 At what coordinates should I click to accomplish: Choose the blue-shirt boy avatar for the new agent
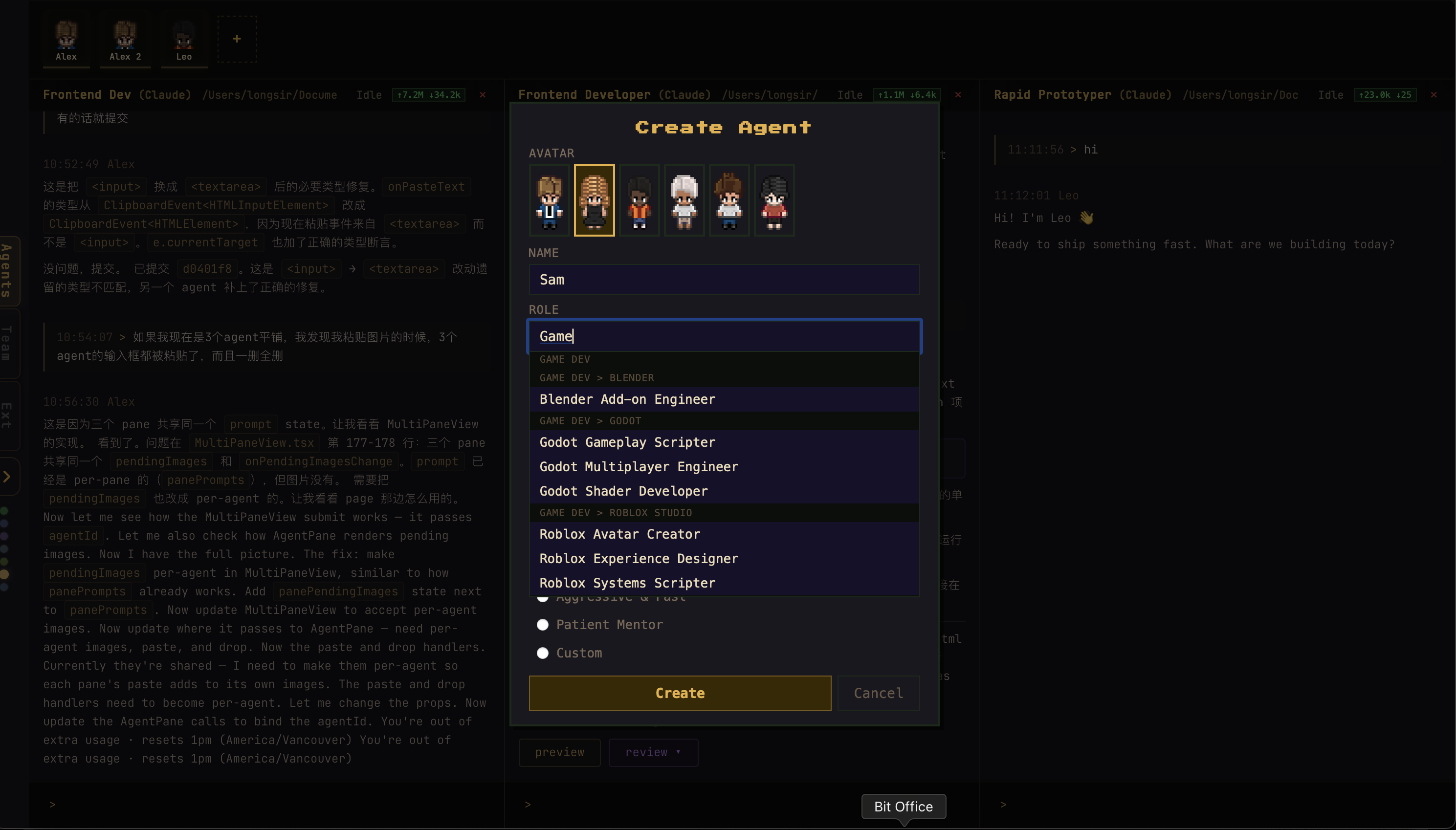549,201
